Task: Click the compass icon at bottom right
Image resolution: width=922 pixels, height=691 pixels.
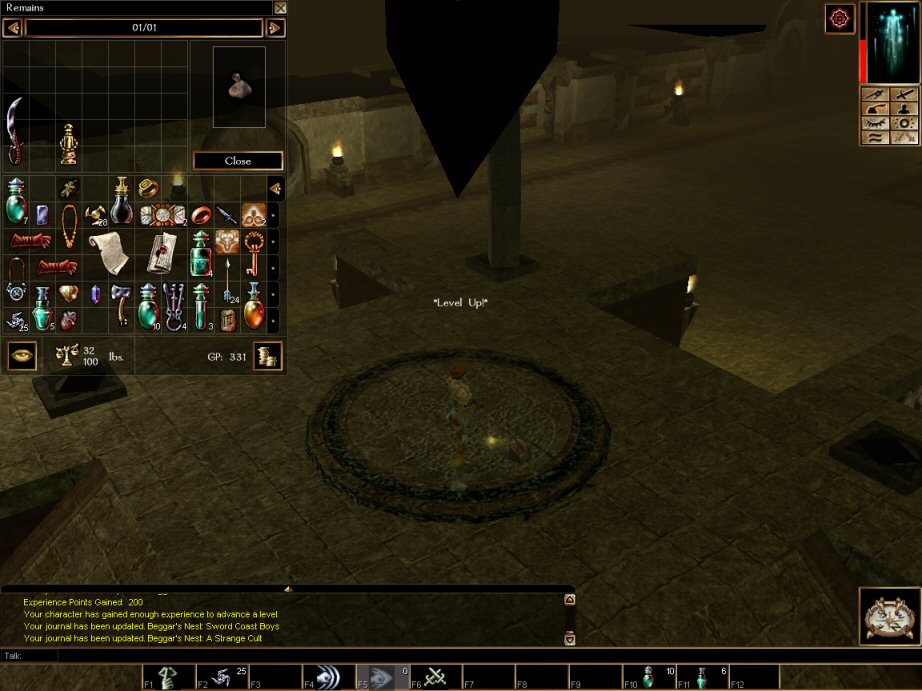Action: coord(889,615)
